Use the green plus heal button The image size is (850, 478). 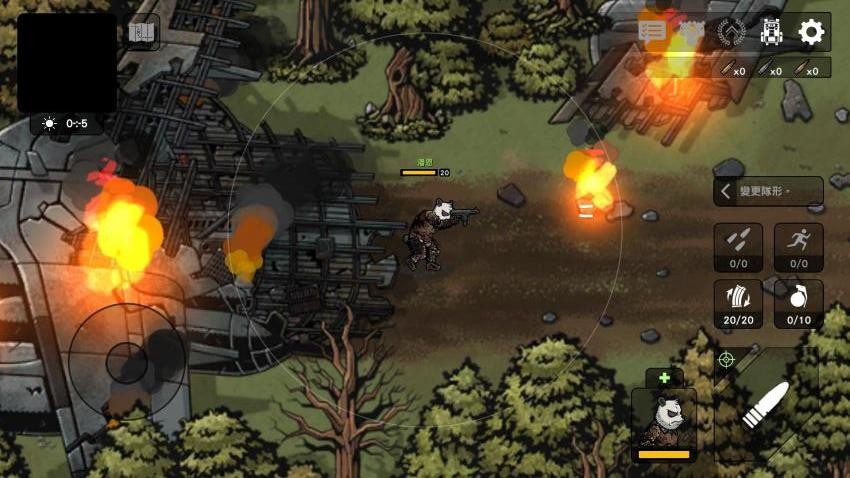point(663,378)
